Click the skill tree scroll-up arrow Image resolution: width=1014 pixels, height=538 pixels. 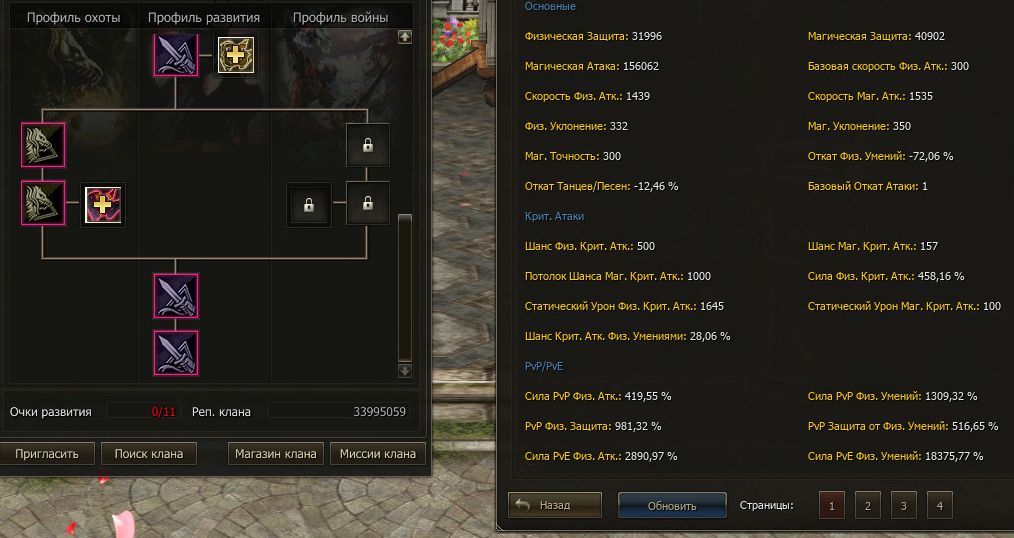(x=404, y=37)
